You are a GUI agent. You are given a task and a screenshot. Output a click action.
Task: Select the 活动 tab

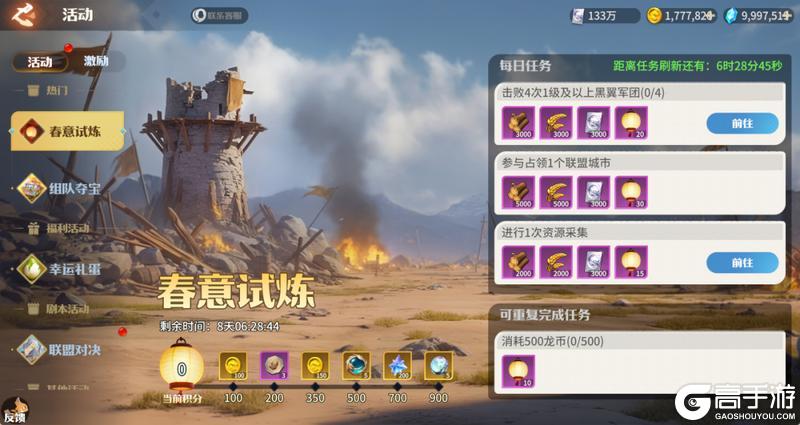pyautogui.click(x=40, y=61)
